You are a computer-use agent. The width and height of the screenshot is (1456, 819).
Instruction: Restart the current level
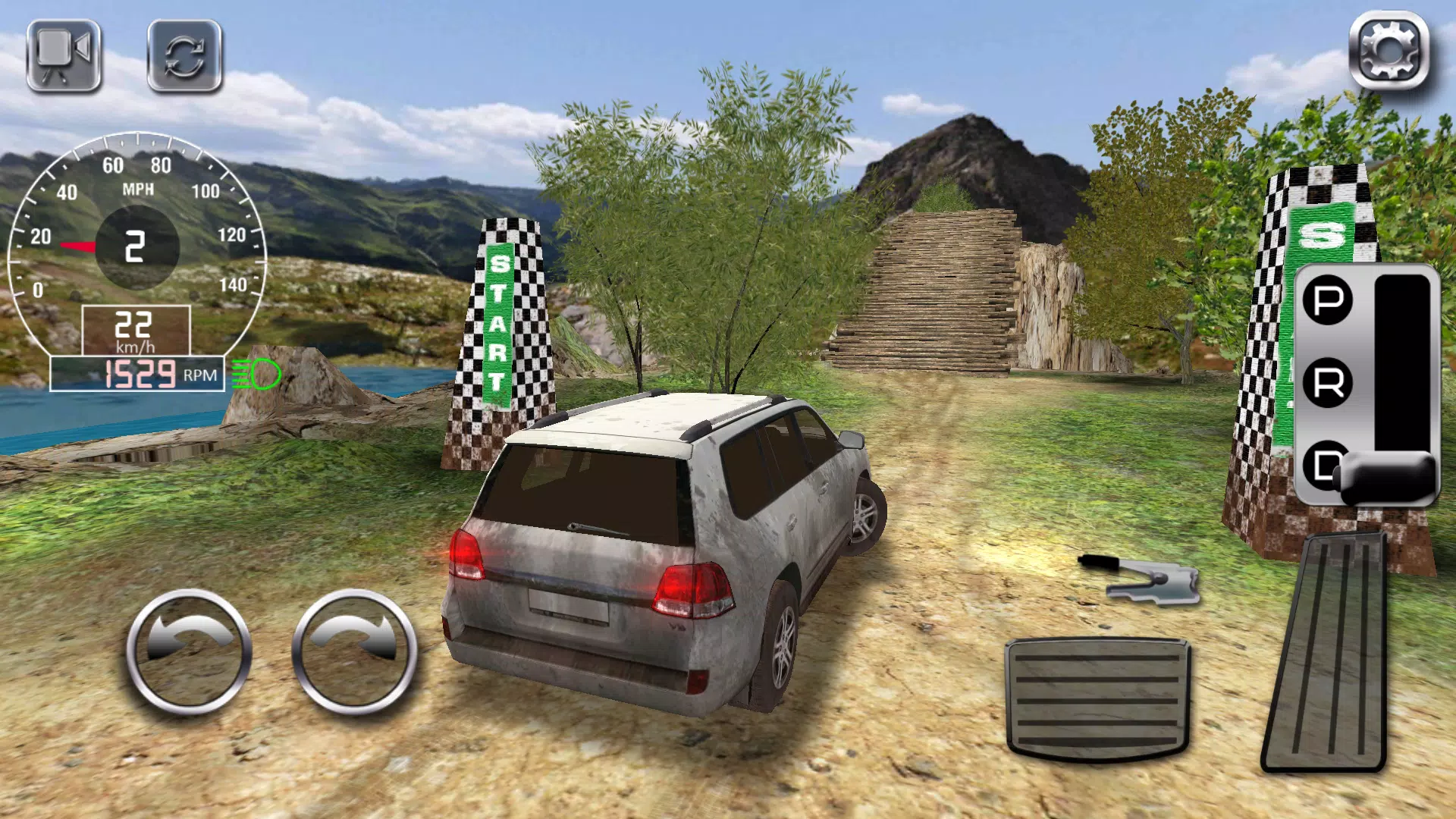coord(185,57)
